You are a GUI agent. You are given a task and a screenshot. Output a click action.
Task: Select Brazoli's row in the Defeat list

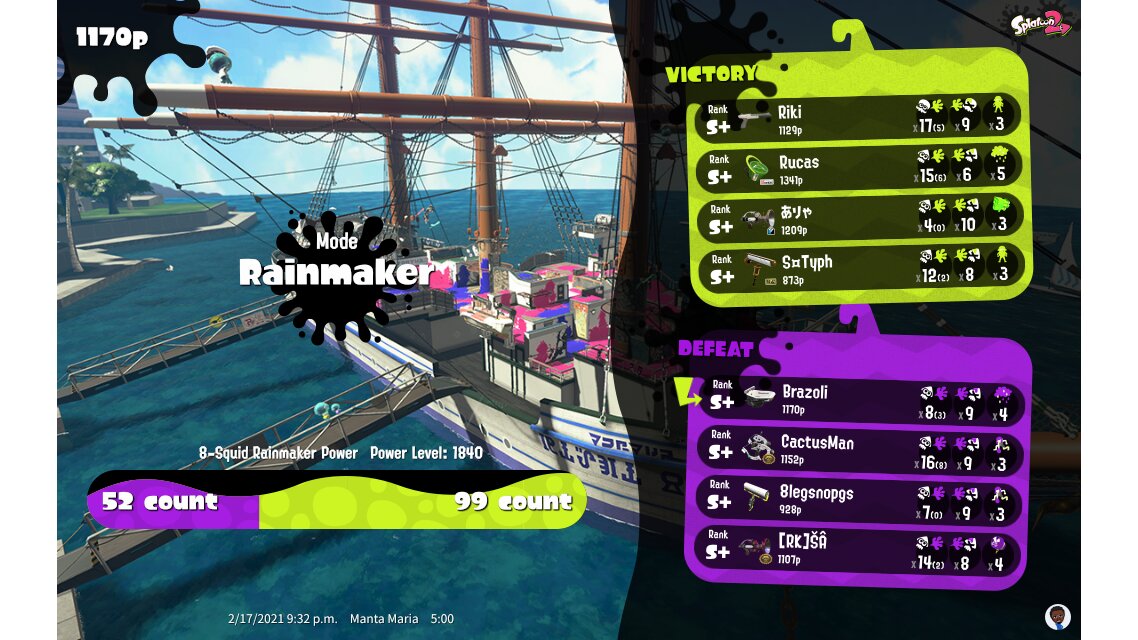(862, 399)
